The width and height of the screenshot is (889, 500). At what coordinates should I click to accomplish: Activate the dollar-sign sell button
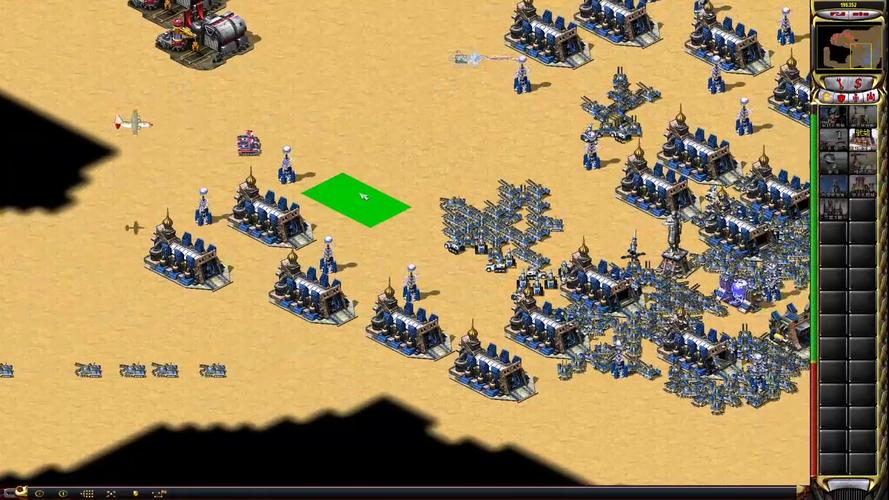tap(859, 81)
